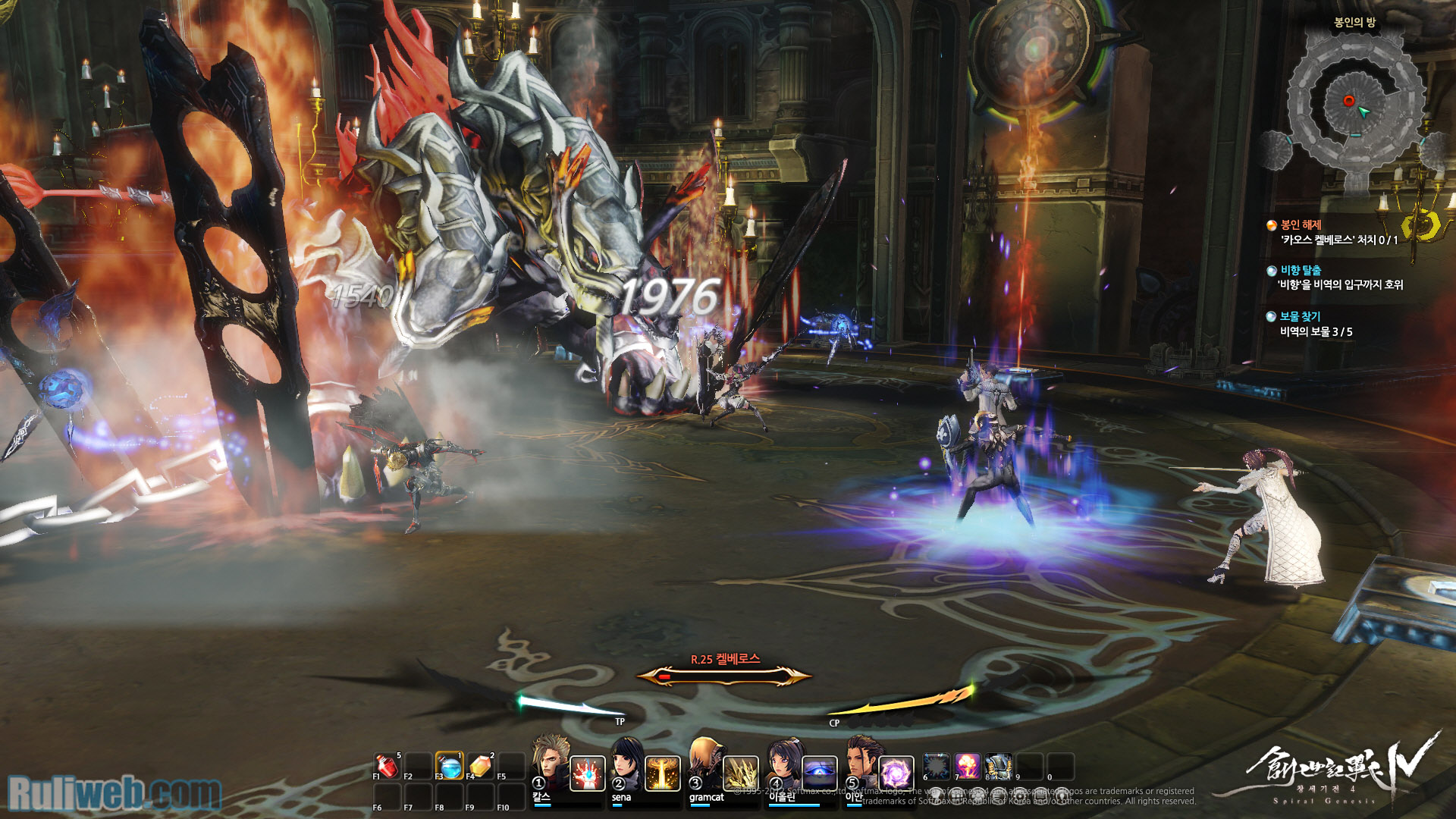The image size is (1456, 819).
Task: Select the 비향 탈출 quest objective
Action: pos(1301,271)
